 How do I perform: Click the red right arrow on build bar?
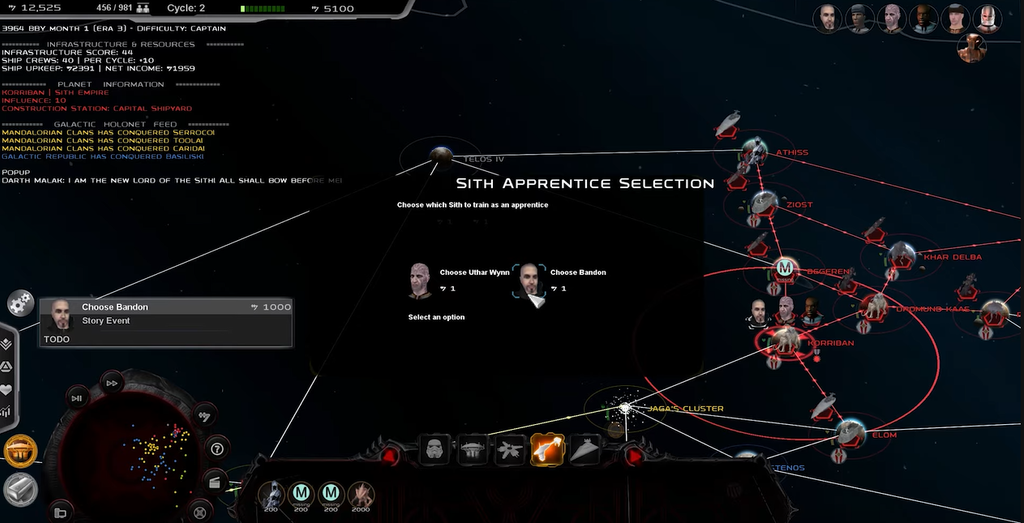633,456
